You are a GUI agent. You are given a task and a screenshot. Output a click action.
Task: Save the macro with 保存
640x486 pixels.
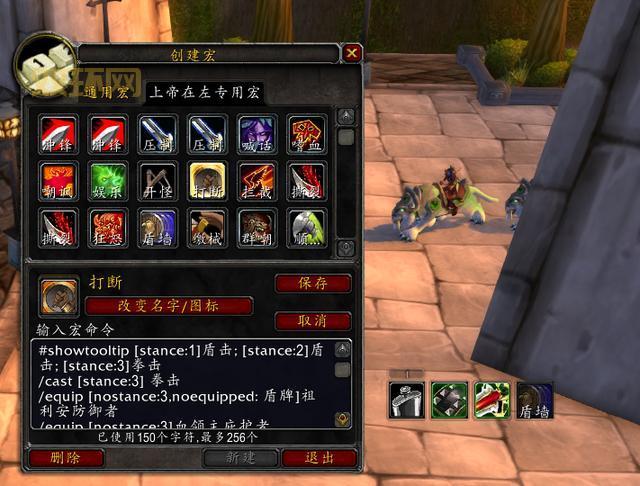[313, 283]
